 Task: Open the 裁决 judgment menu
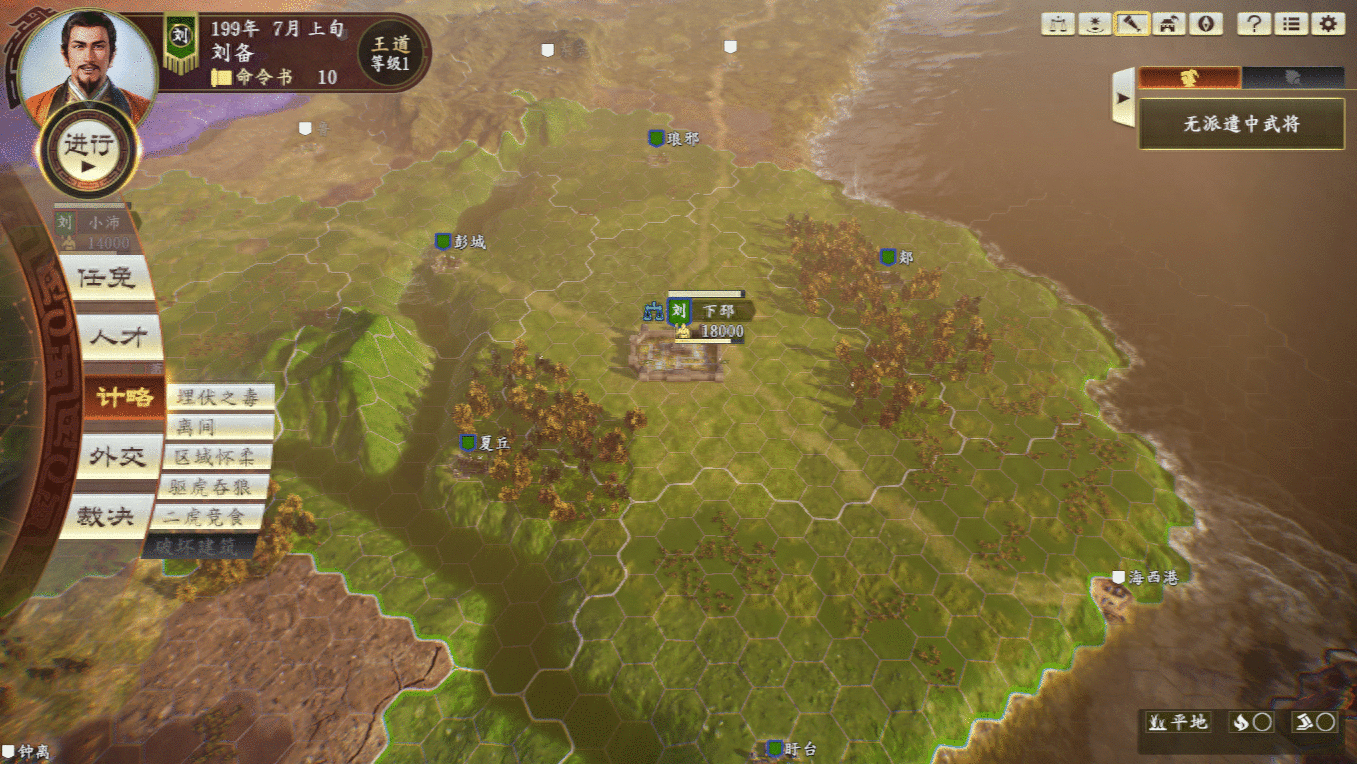(x=106, y=516)
